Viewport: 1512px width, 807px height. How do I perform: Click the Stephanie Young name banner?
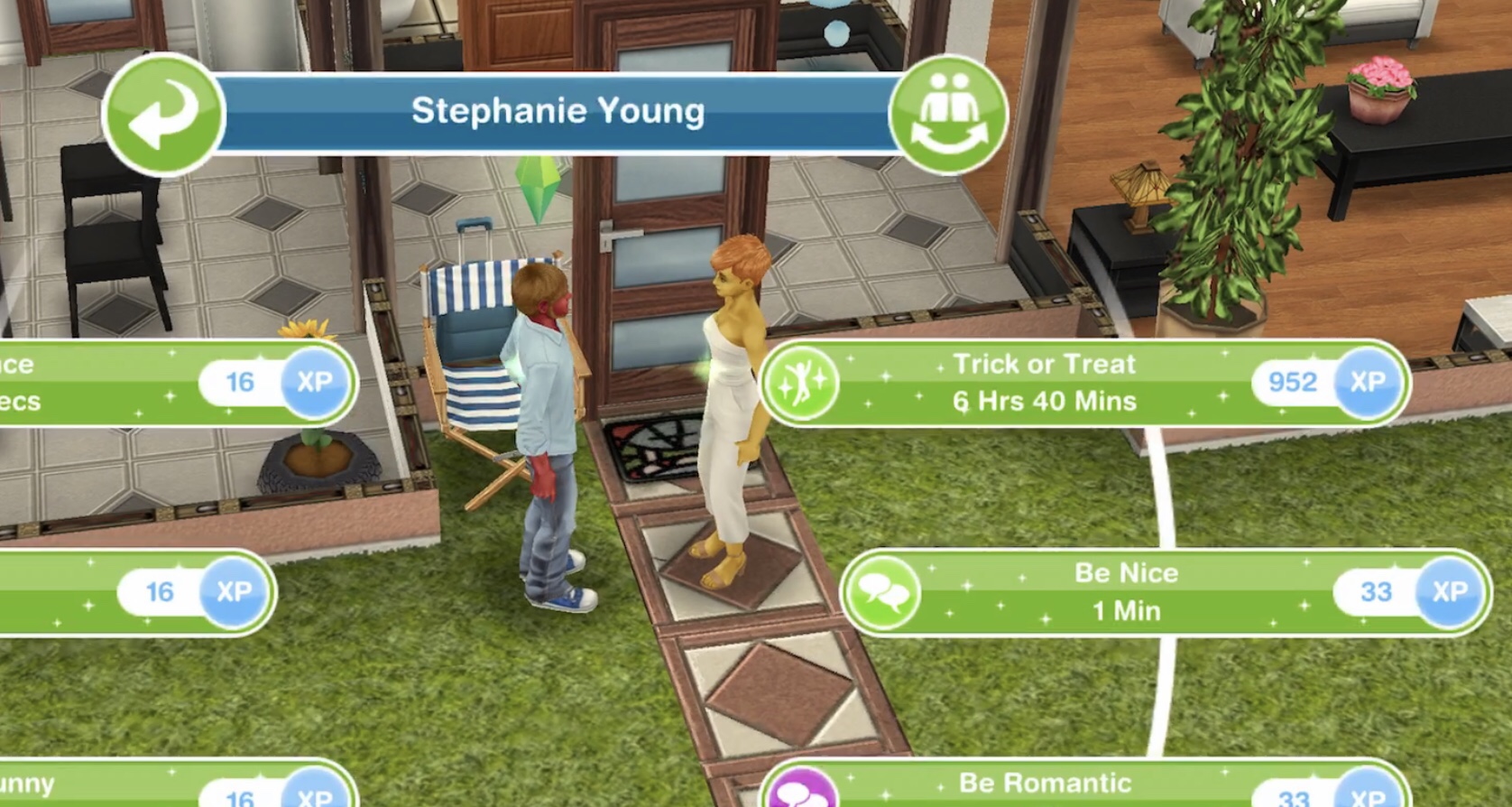558,110
